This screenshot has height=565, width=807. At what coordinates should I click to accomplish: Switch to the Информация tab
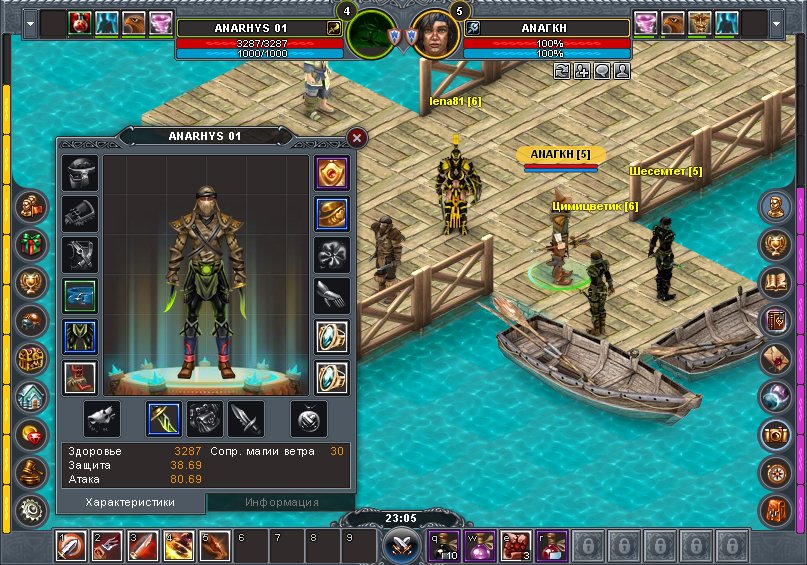(x=281, y=502)
